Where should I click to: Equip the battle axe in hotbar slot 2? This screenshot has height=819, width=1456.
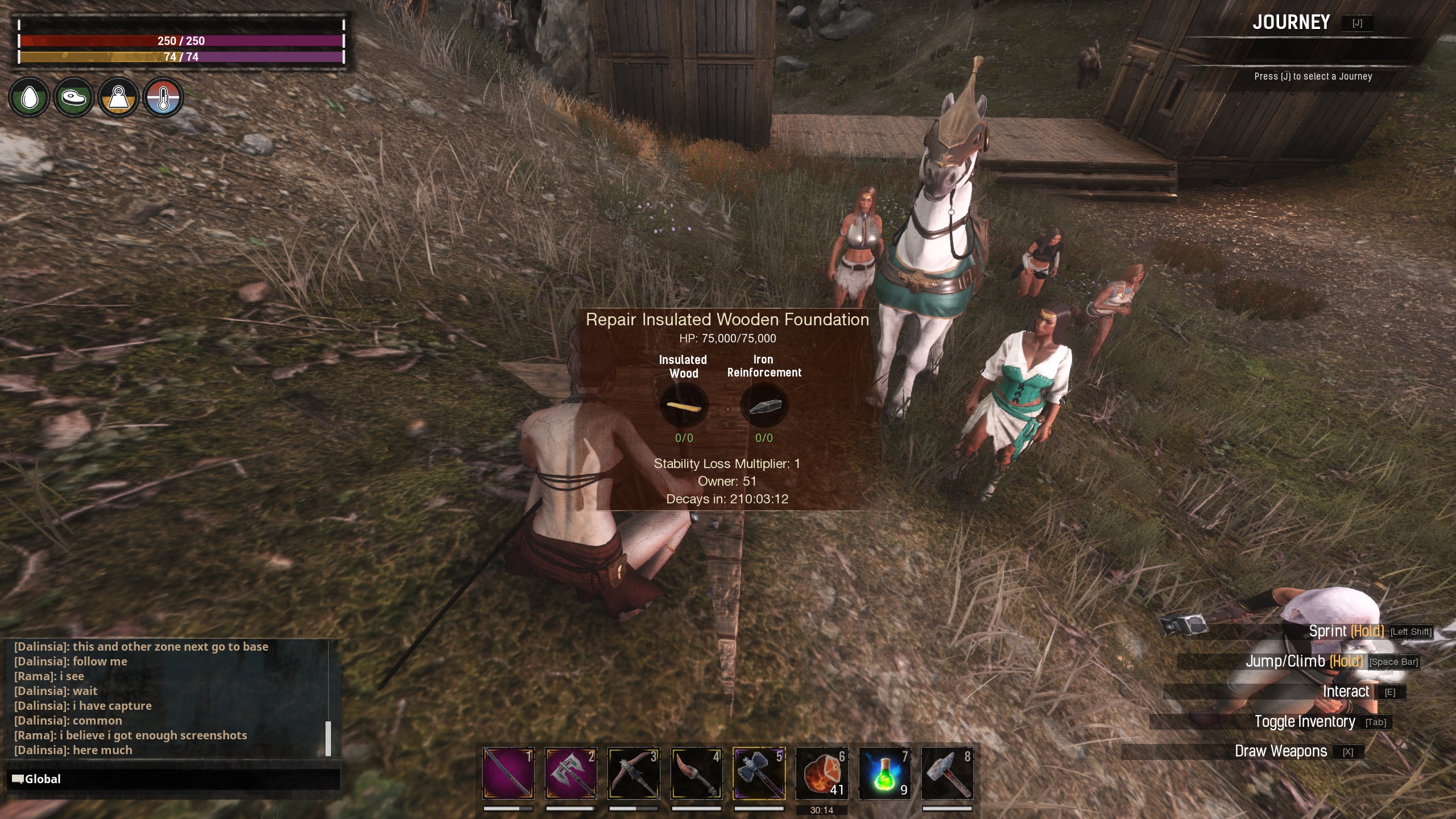(x=570, y=773)
